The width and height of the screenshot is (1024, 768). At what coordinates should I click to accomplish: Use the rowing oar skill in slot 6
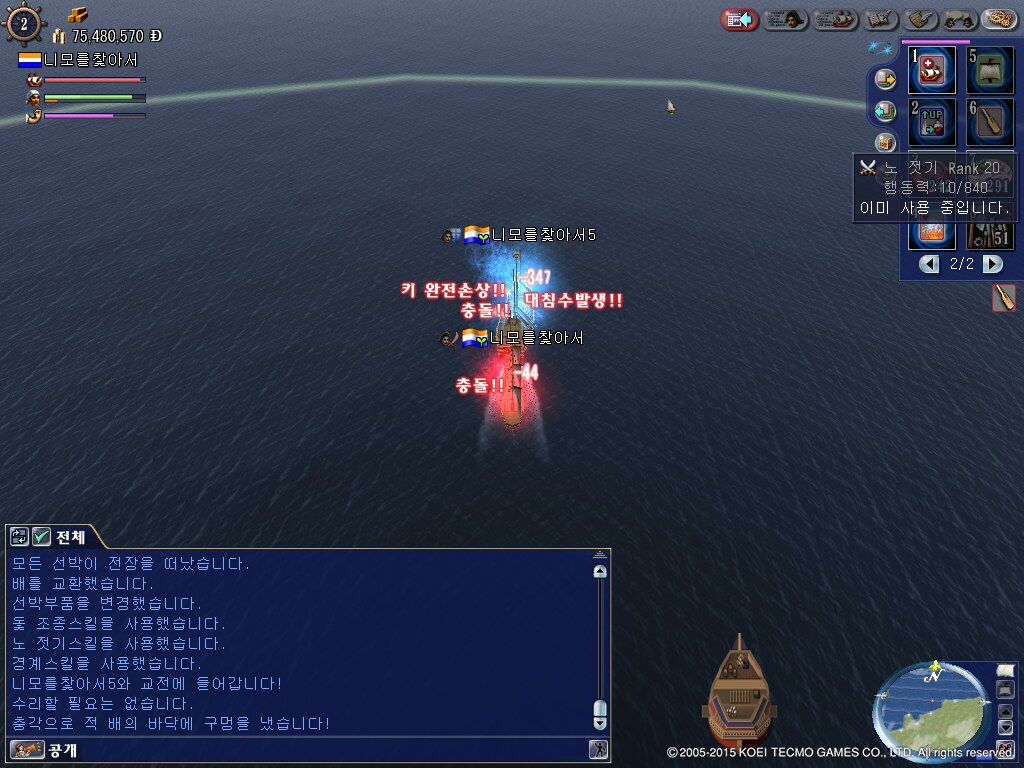(990, 122)
